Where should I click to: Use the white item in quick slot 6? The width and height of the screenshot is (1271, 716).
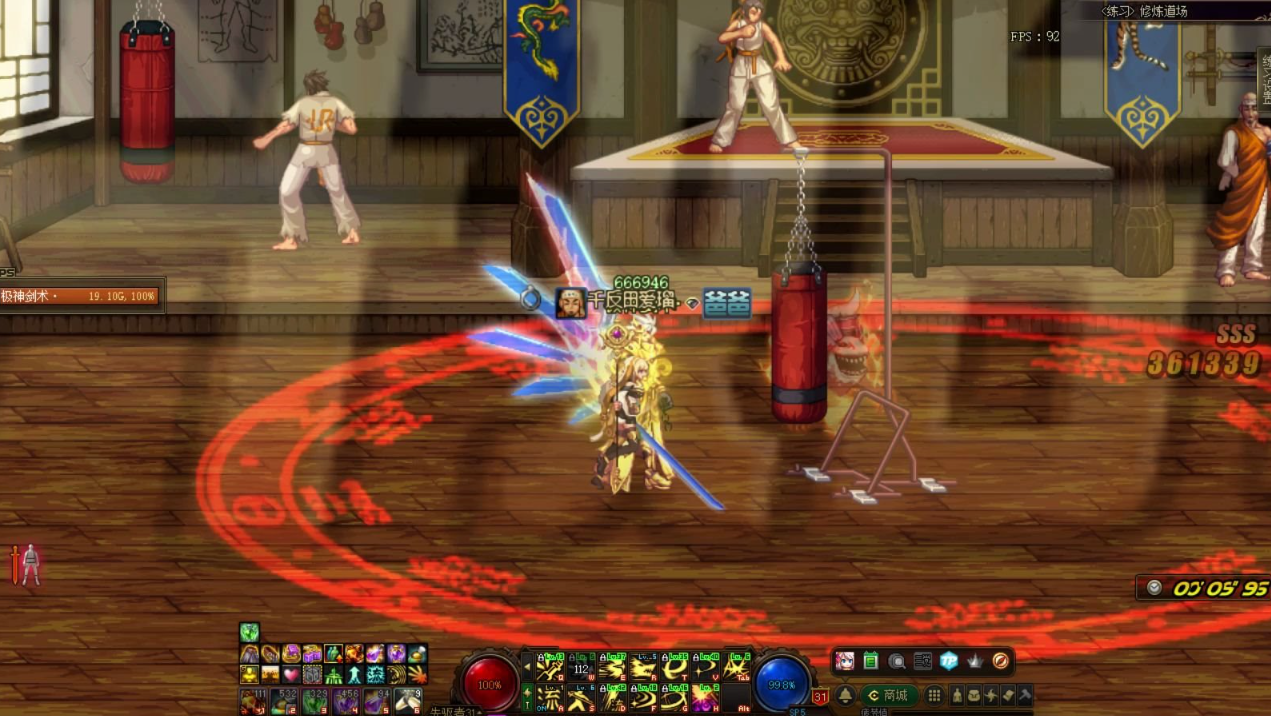point(408,701)
